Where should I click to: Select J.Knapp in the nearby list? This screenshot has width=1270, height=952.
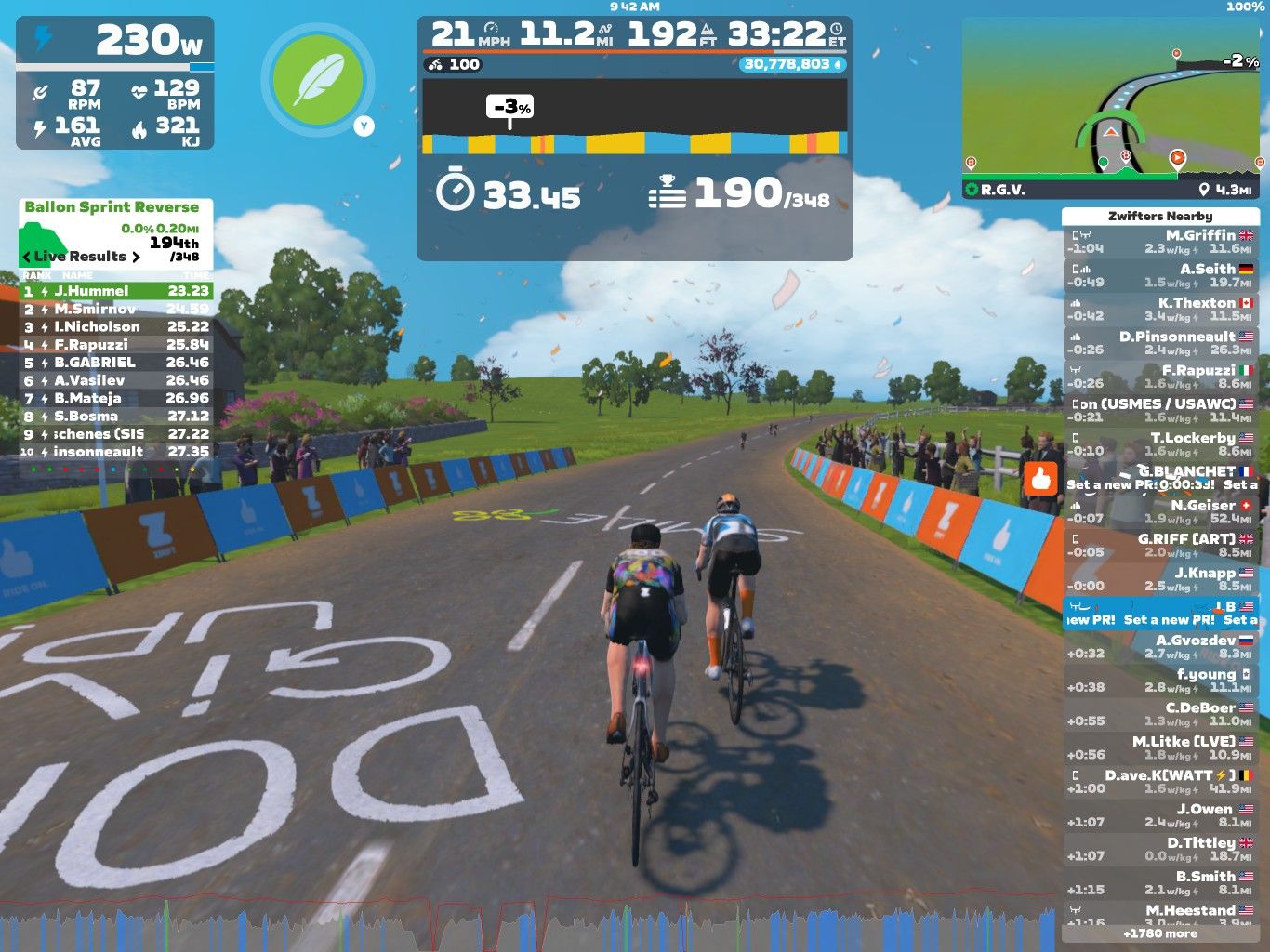click(1160, 579)
